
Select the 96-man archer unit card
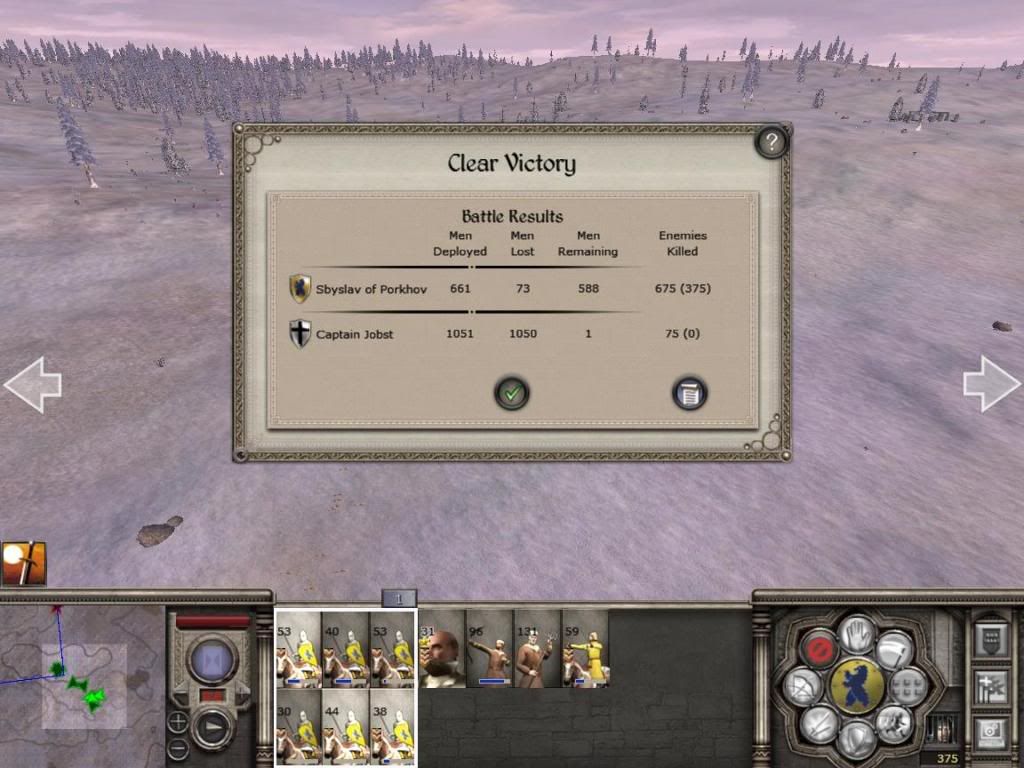tap(489, 649)
